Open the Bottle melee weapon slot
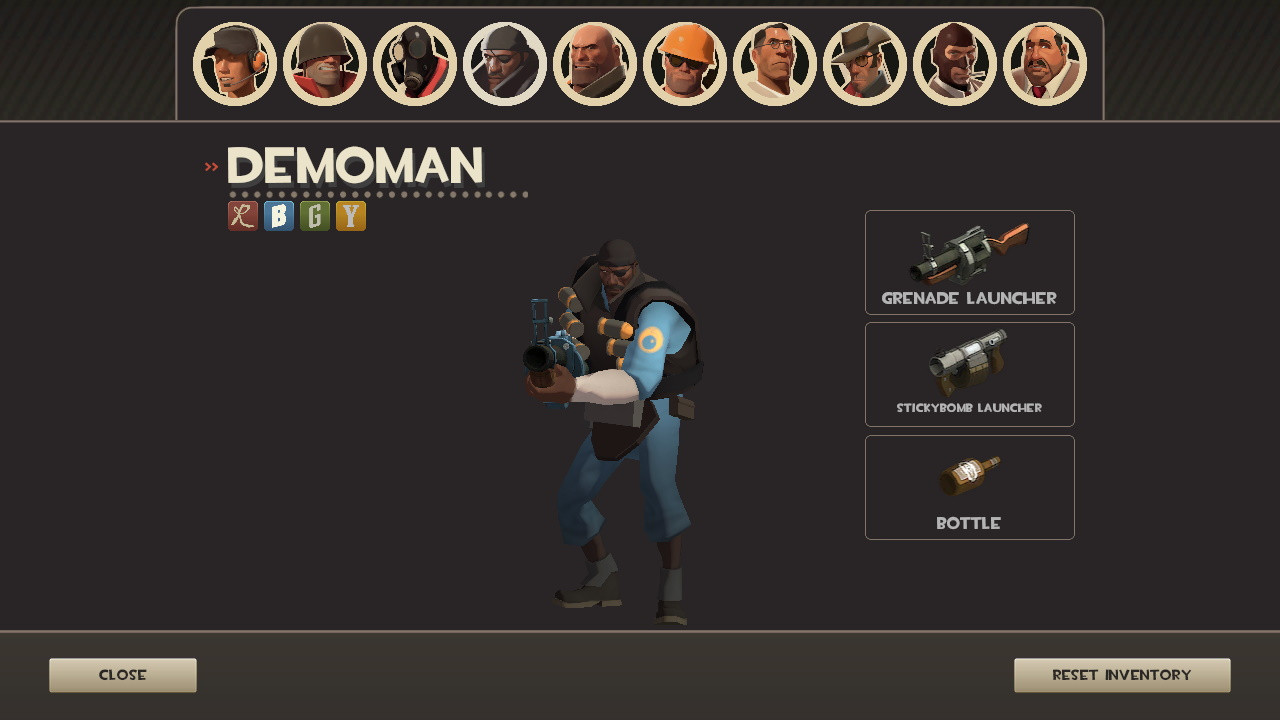This screenshot has width=1280, height=720. click(969, 487)
